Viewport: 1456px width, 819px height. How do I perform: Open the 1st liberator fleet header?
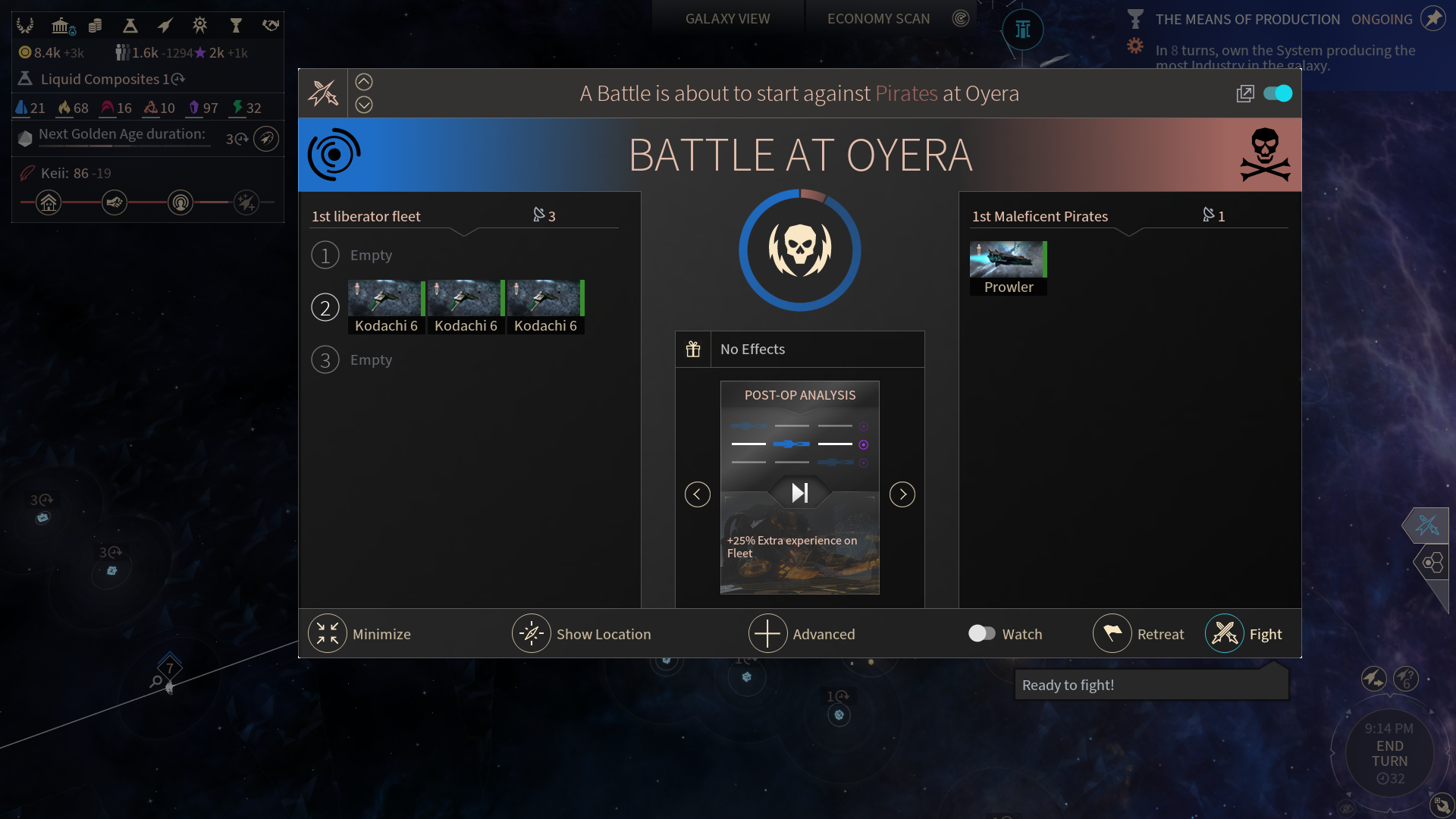pyautogui.click(x=366, y=216)
